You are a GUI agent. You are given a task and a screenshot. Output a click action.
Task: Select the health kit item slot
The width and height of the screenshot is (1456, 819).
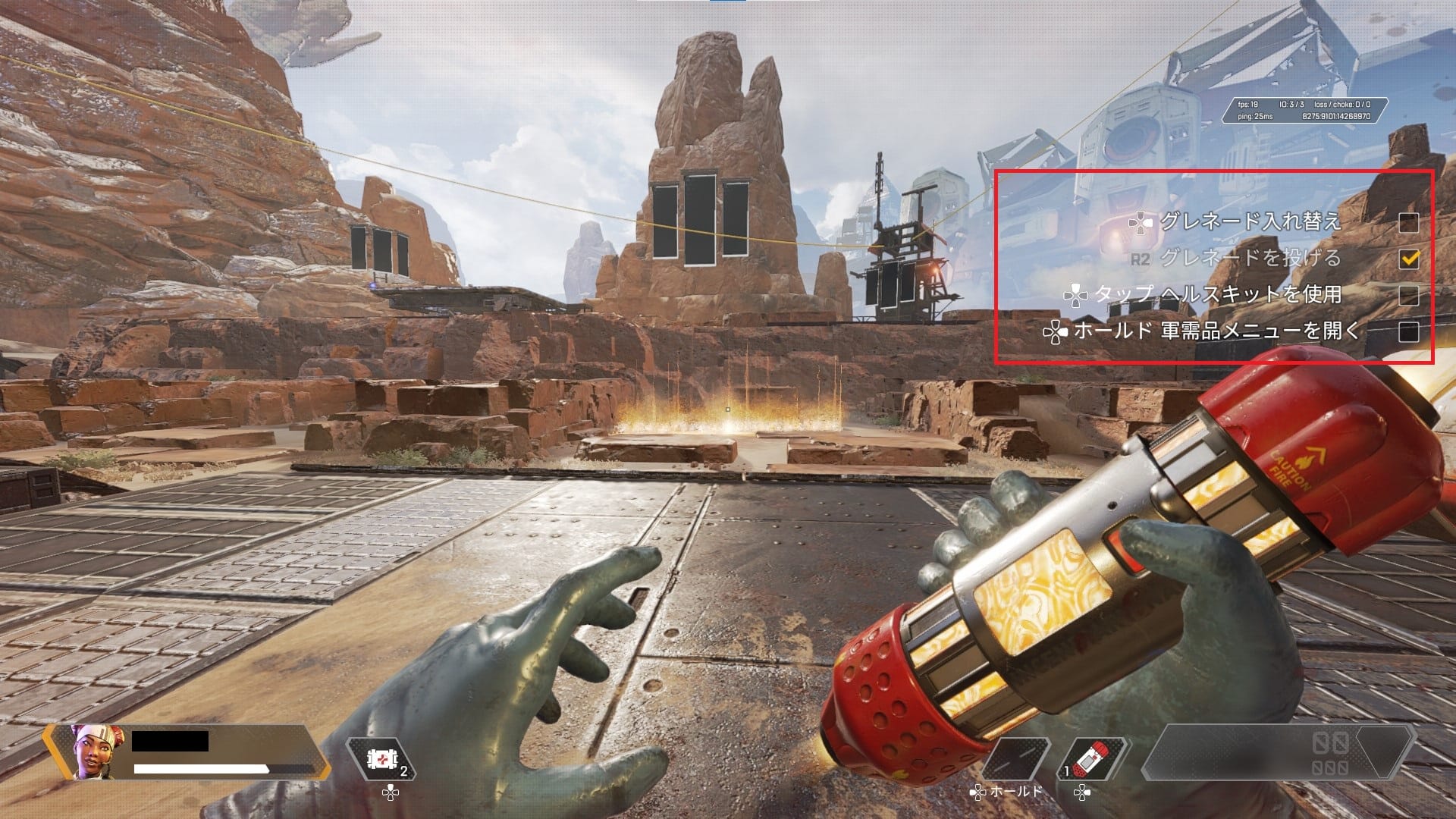coord(378,759)
